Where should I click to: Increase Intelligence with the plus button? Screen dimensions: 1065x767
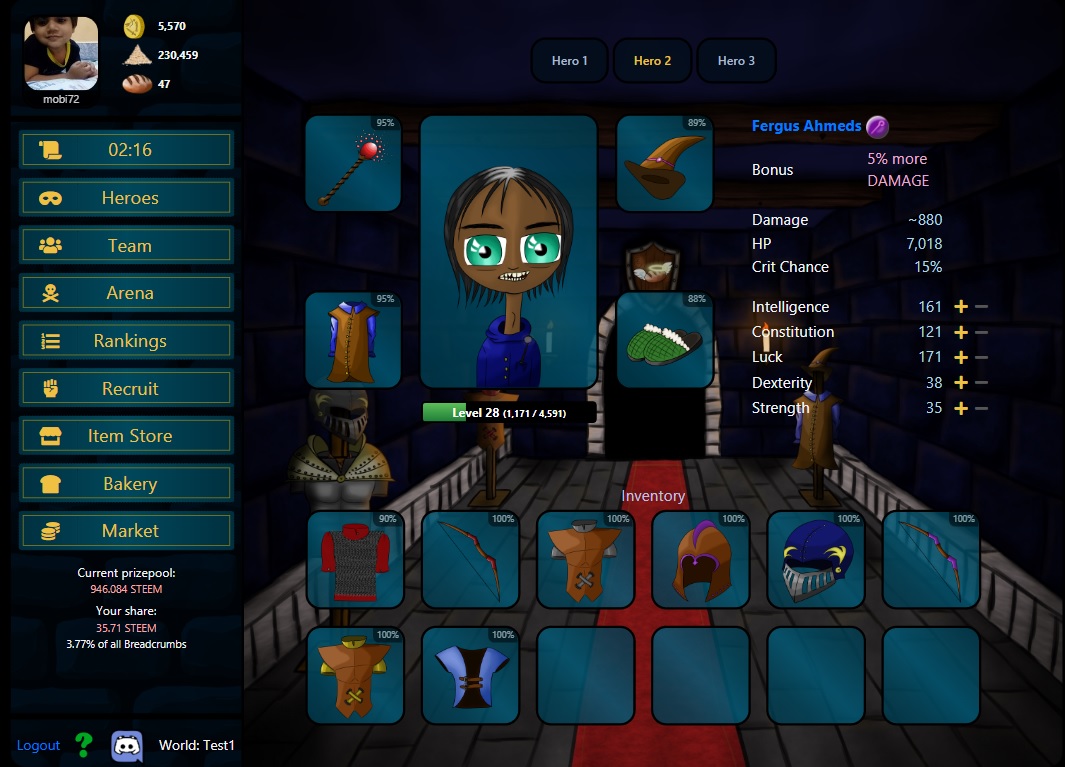(961, 307)
